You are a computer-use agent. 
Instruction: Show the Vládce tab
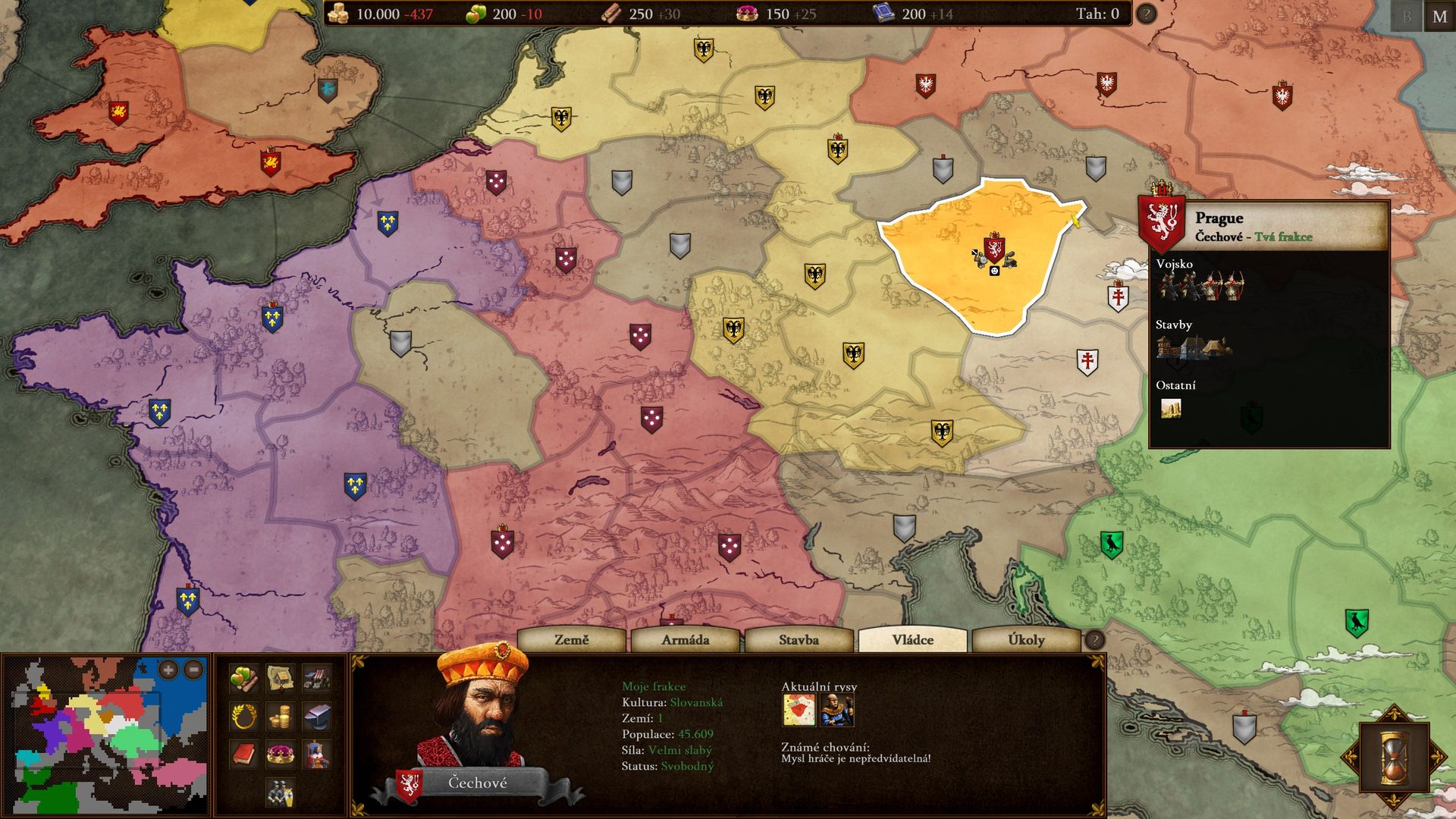pos(912,640)
